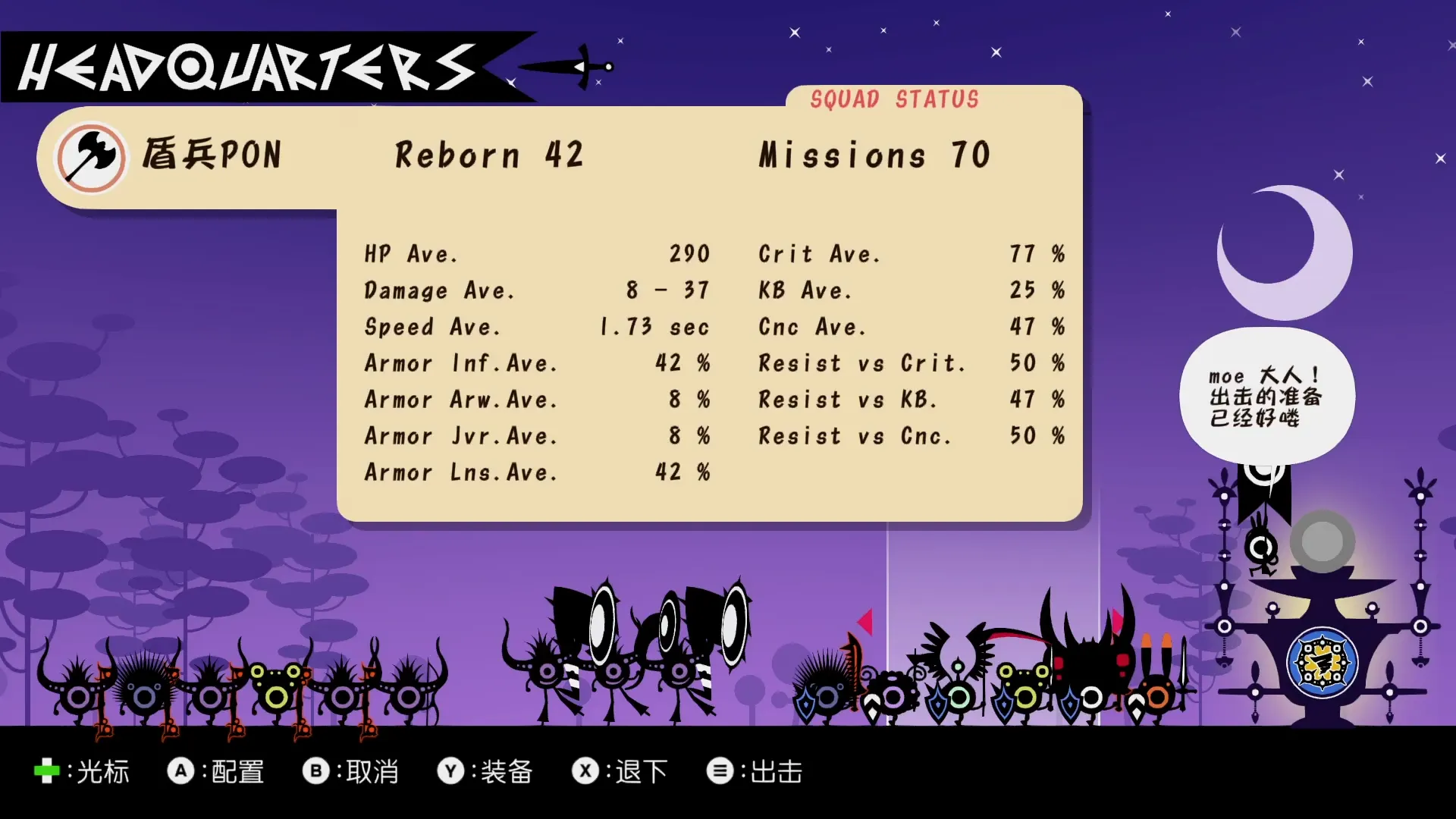Click the round blue emblem on the altar

tap(1322, 663)
